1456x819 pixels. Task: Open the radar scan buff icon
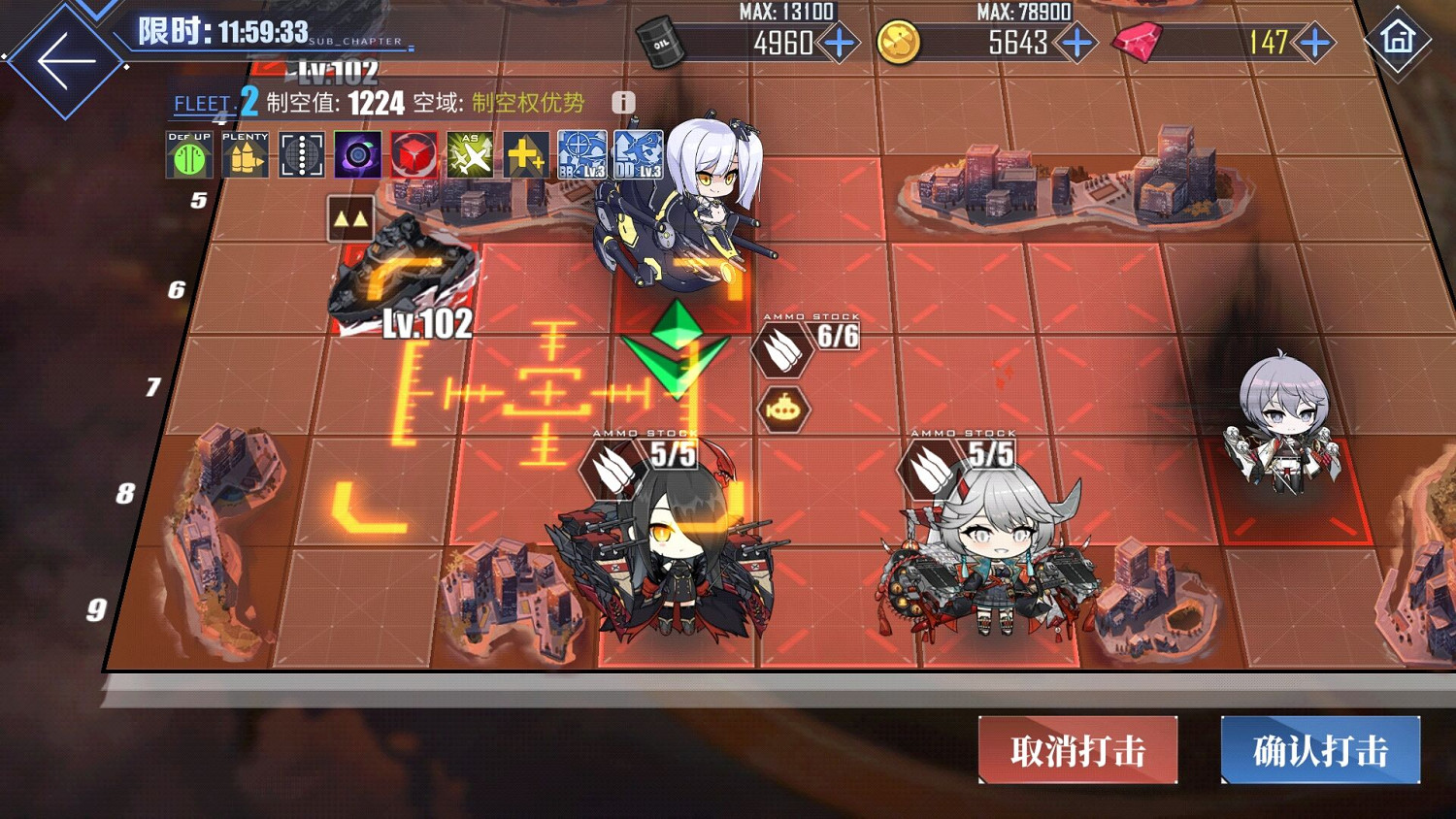(x=301, y=157)
